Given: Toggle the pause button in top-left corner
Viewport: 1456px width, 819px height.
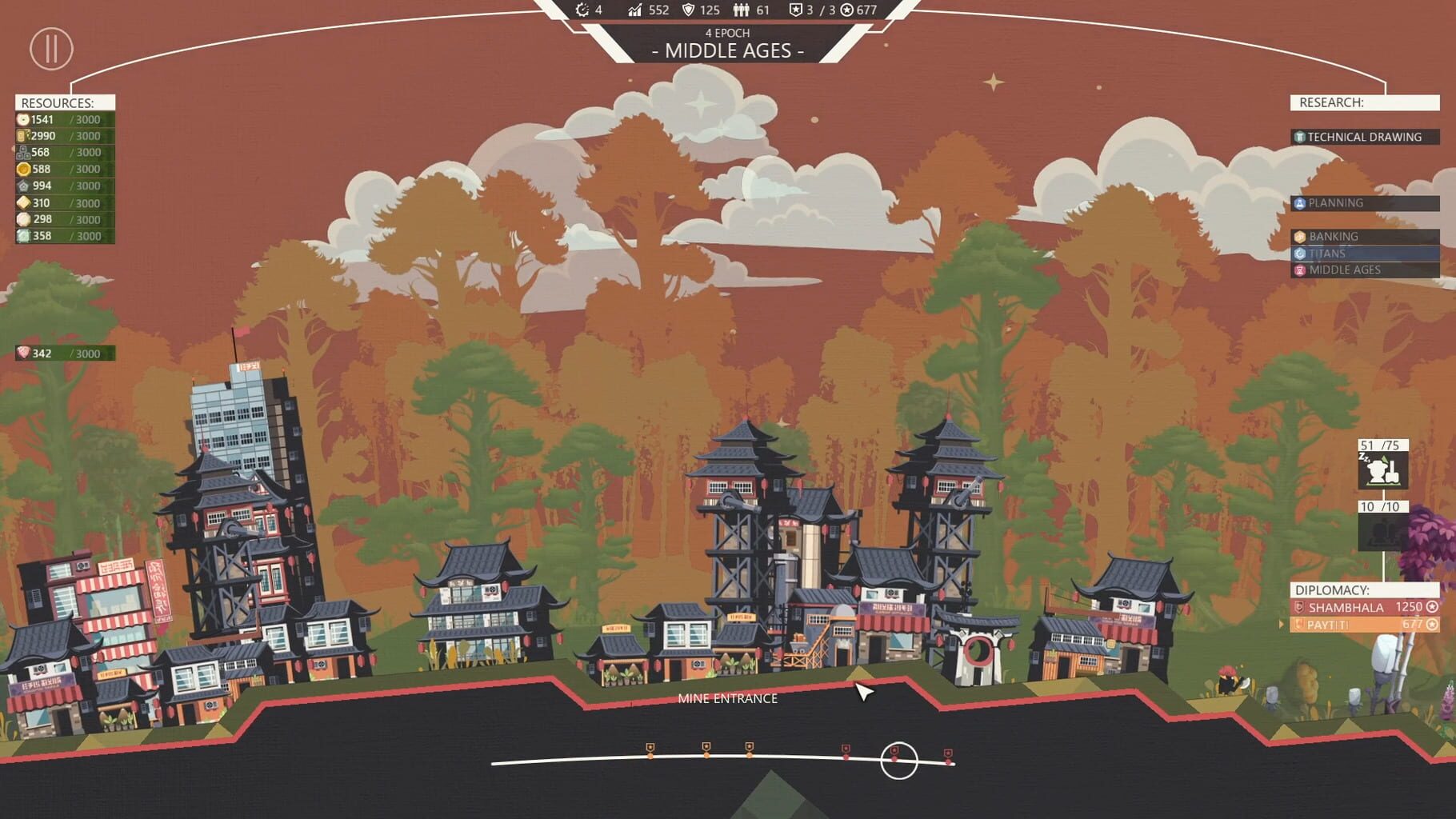Looking at the screenshot, I should point(51,50).
